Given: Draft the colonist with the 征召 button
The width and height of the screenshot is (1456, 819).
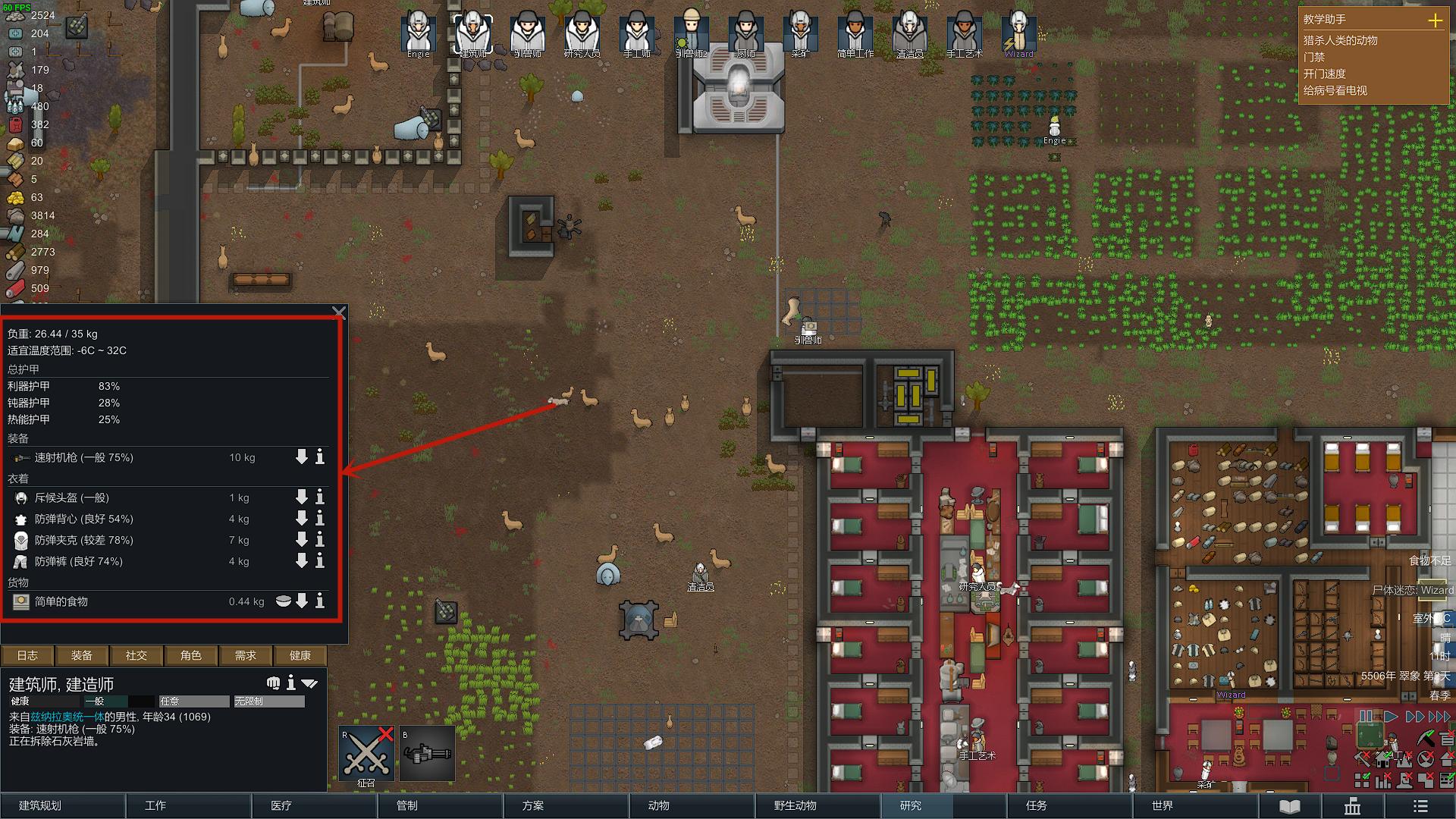Looking at the screenshot, I should pyautogui.click(x=366, y=754).
